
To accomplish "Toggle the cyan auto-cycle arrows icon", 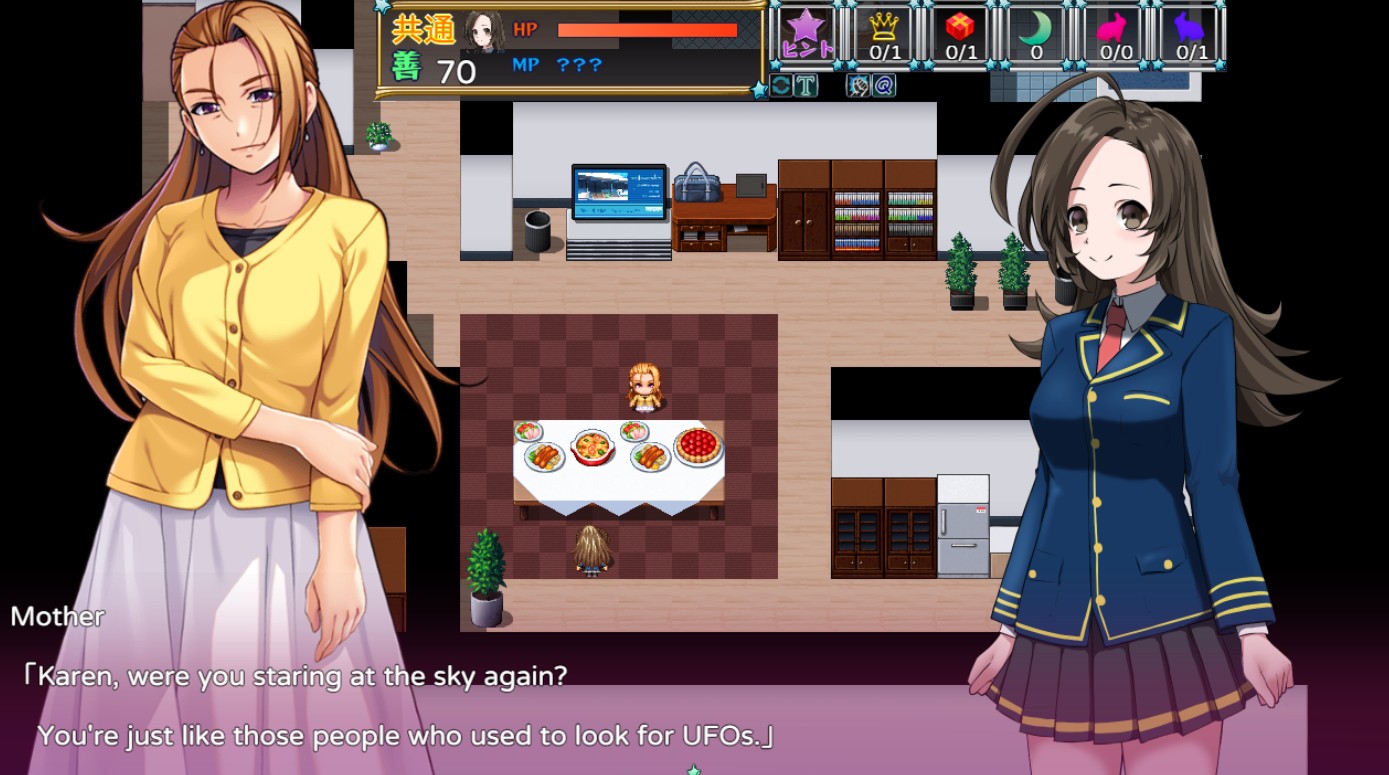I will tap(780, 85).
